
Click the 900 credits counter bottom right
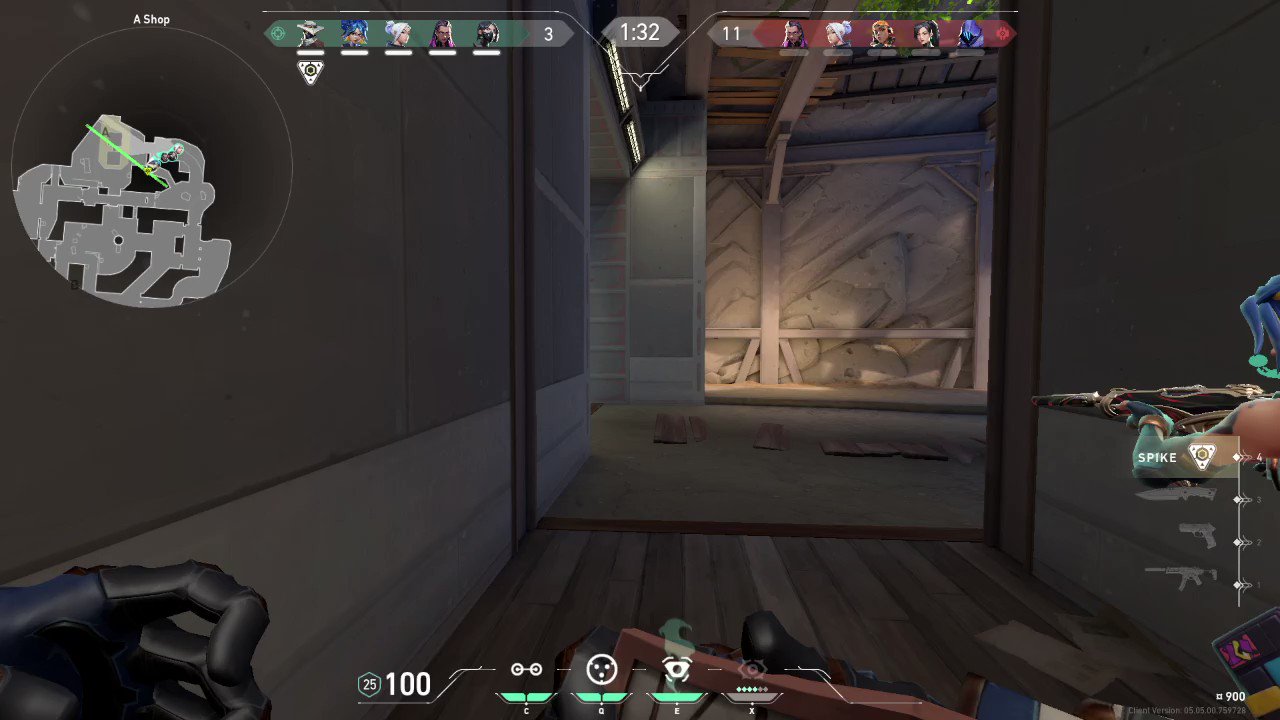click(x=1233, y=695)
